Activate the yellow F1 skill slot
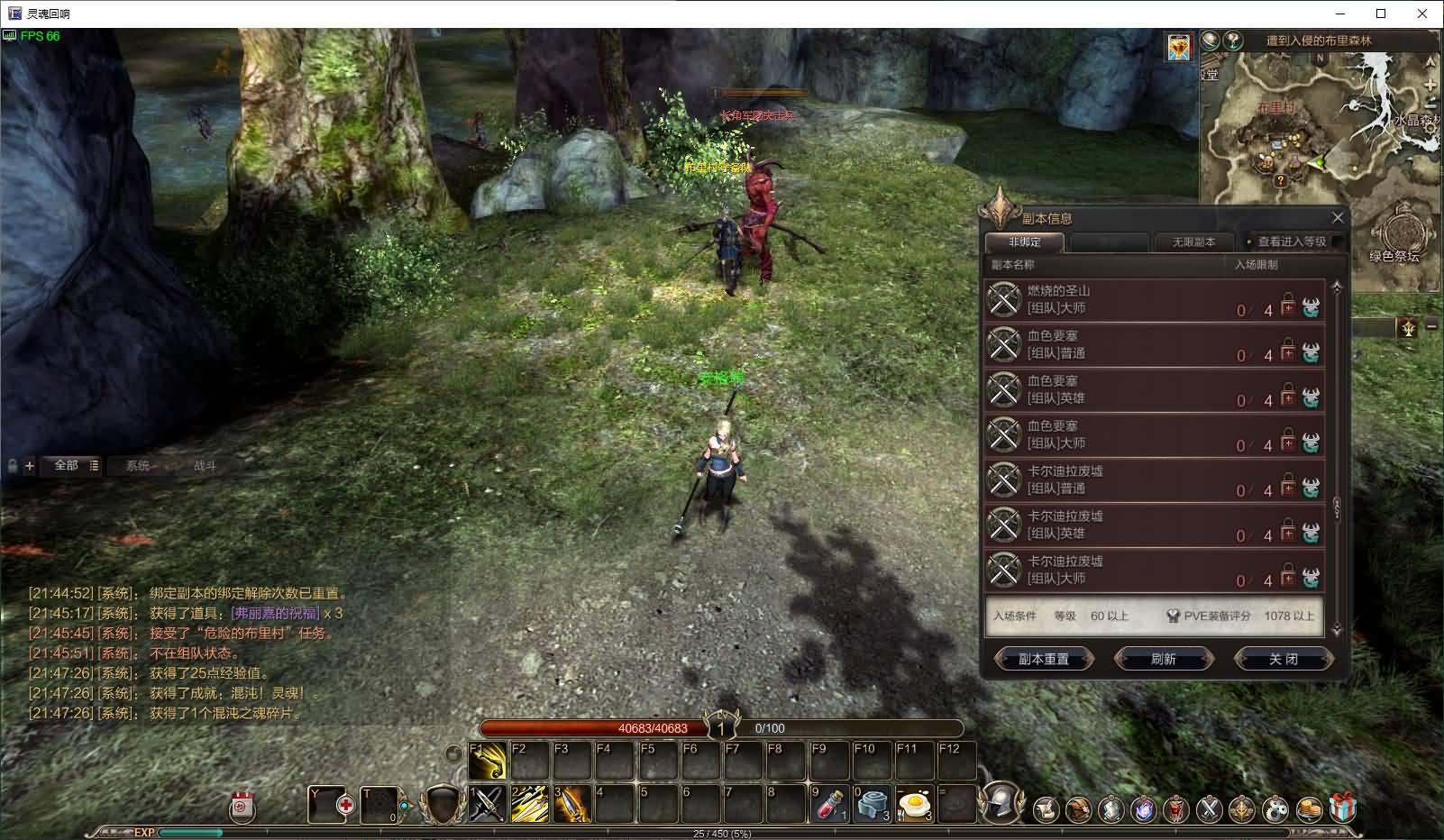 (488, 762)
